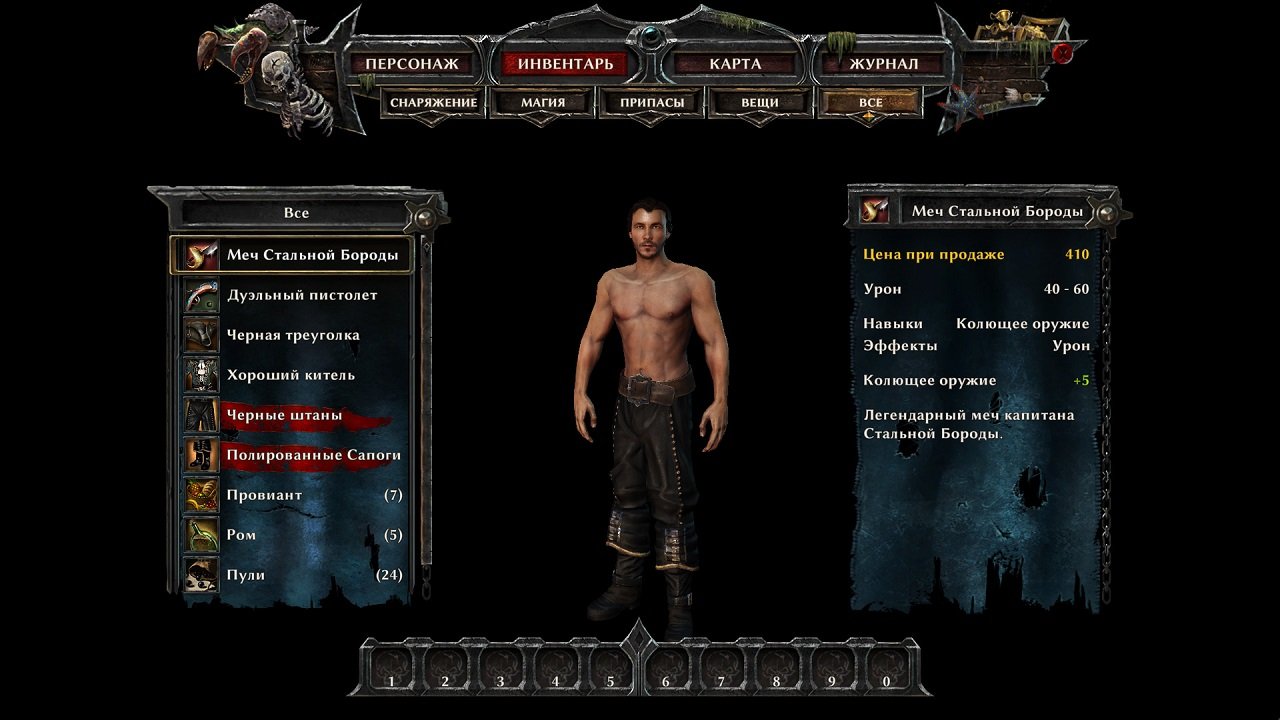Open the ВСЕ filter with expansion arrow
This screenshot has height=720, width=1280.
pyautogui.click(x=869, y=101)
